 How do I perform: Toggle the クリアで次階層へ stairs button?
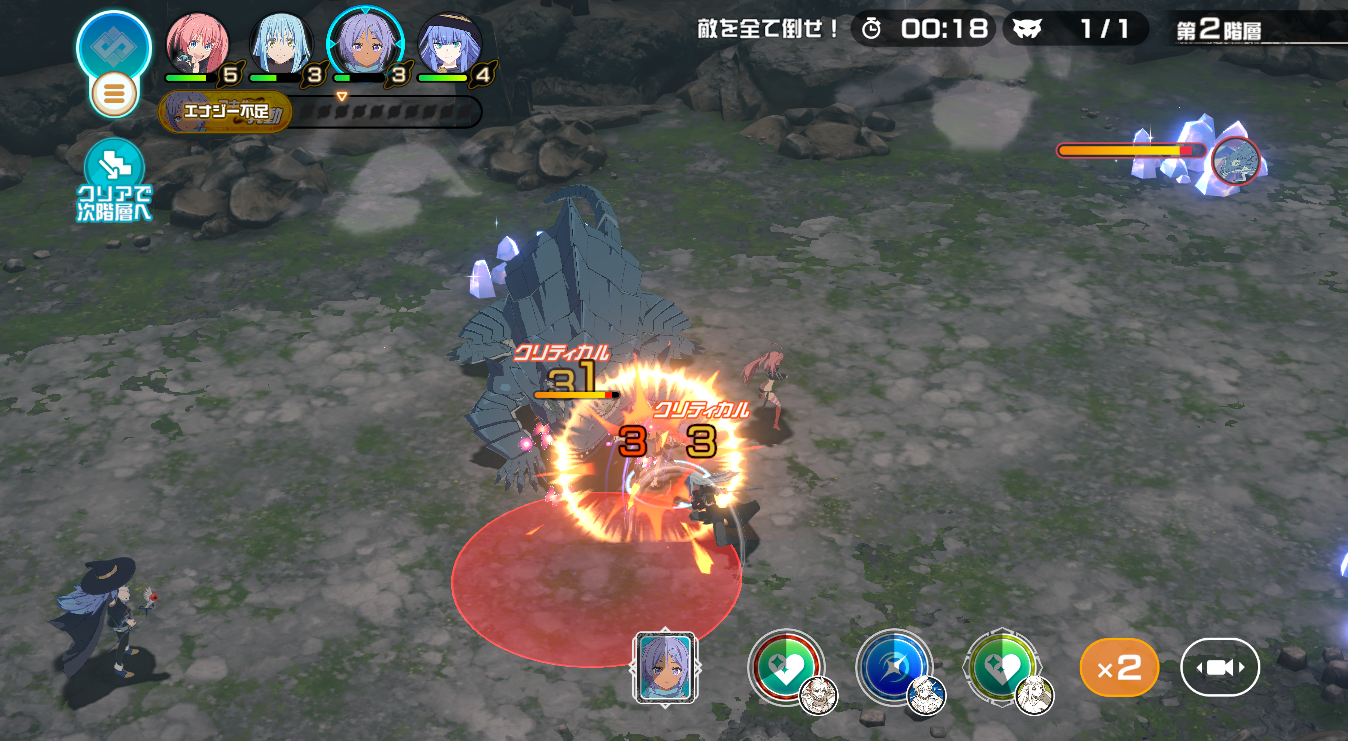point(115,180)
